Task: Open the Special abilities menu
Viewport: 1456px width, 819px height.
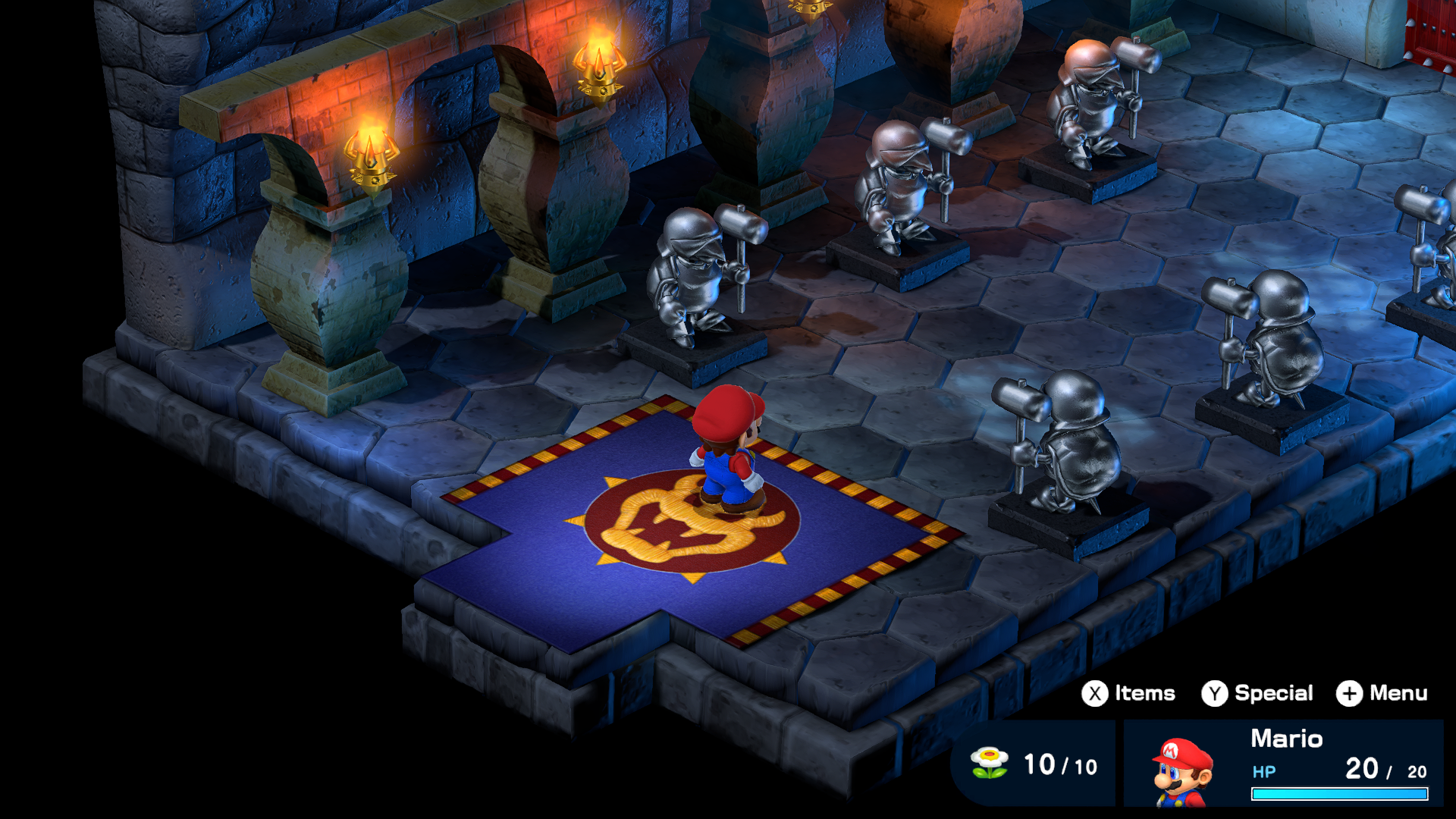Action: click(1257, 693)
